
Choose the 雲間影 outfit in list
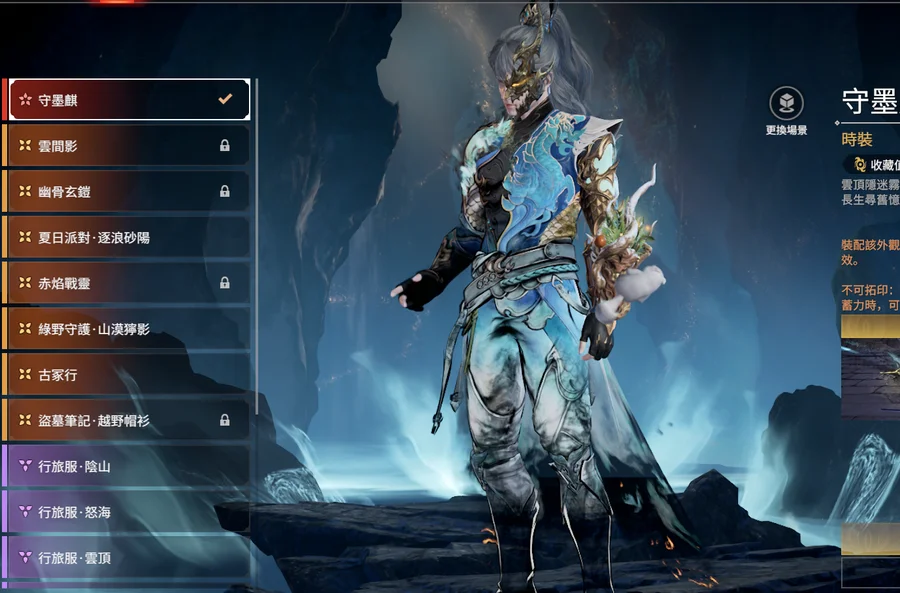[128, 146]
